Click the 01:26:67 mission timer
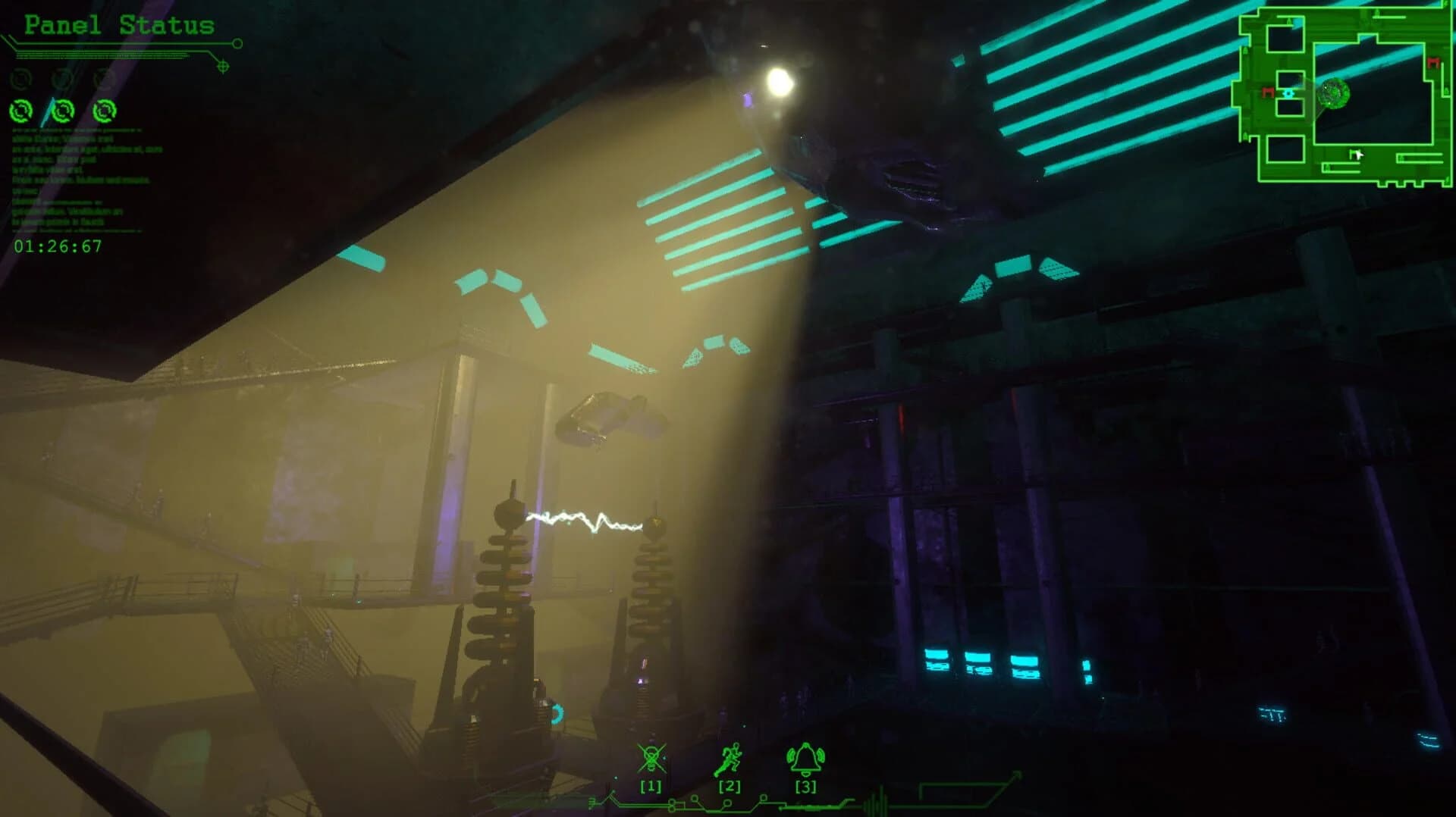The width and height of the screenshot is (1456, 817). (58, 245)
